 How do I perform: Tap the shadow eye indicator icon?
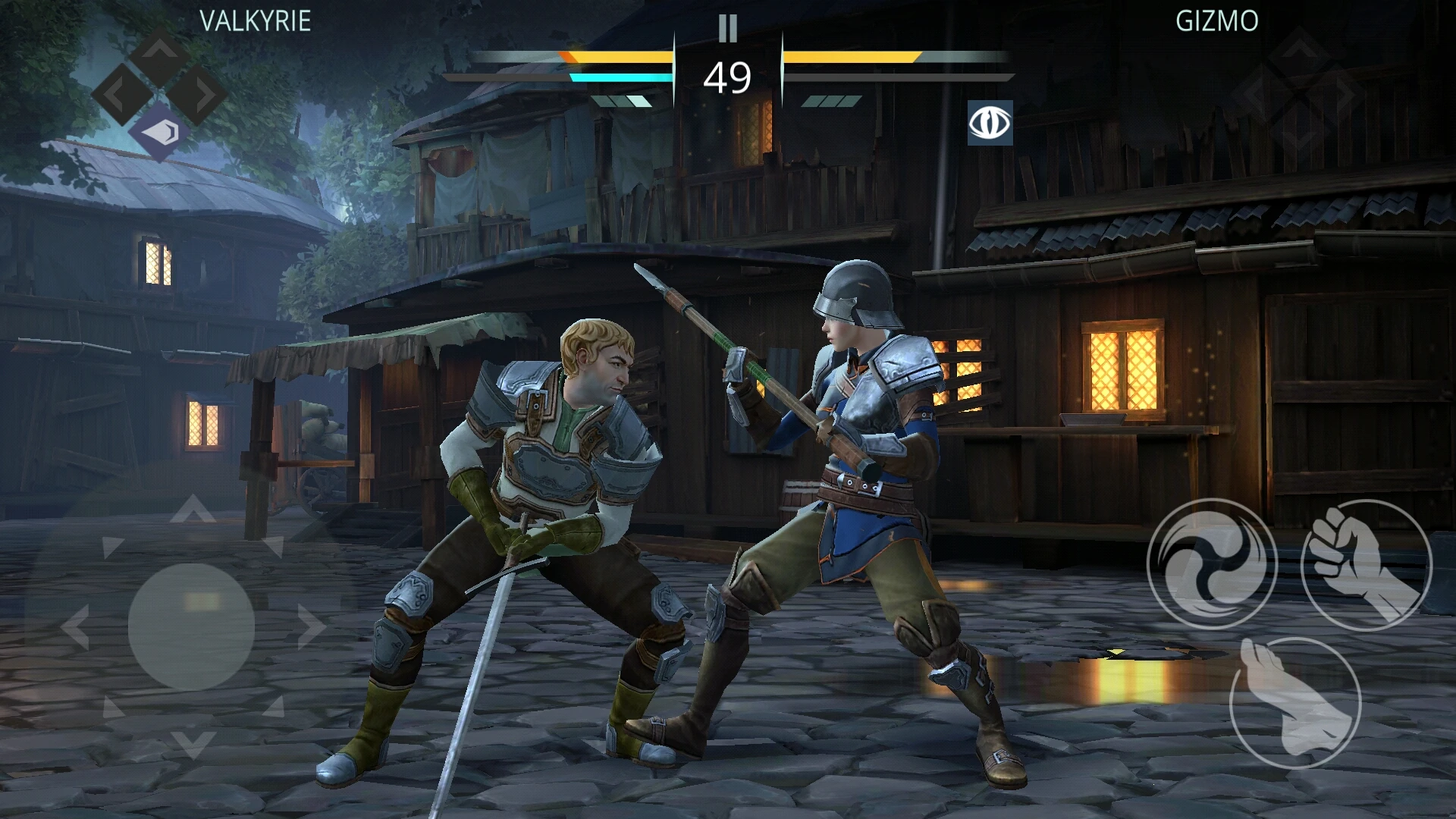tap(990, 122)
